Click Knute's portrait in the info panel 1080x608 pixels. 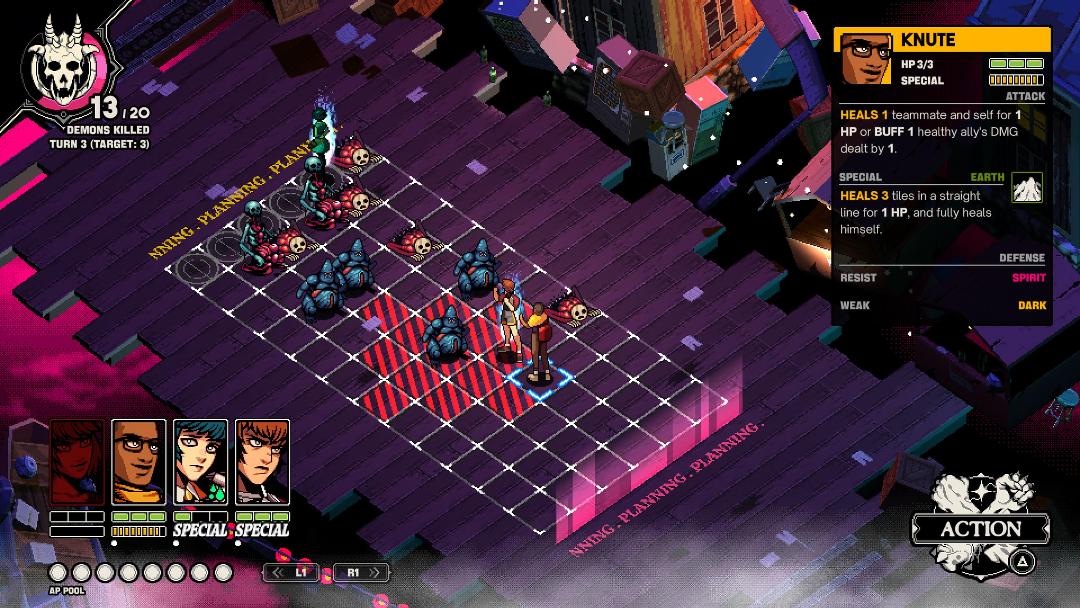(866, 59)
